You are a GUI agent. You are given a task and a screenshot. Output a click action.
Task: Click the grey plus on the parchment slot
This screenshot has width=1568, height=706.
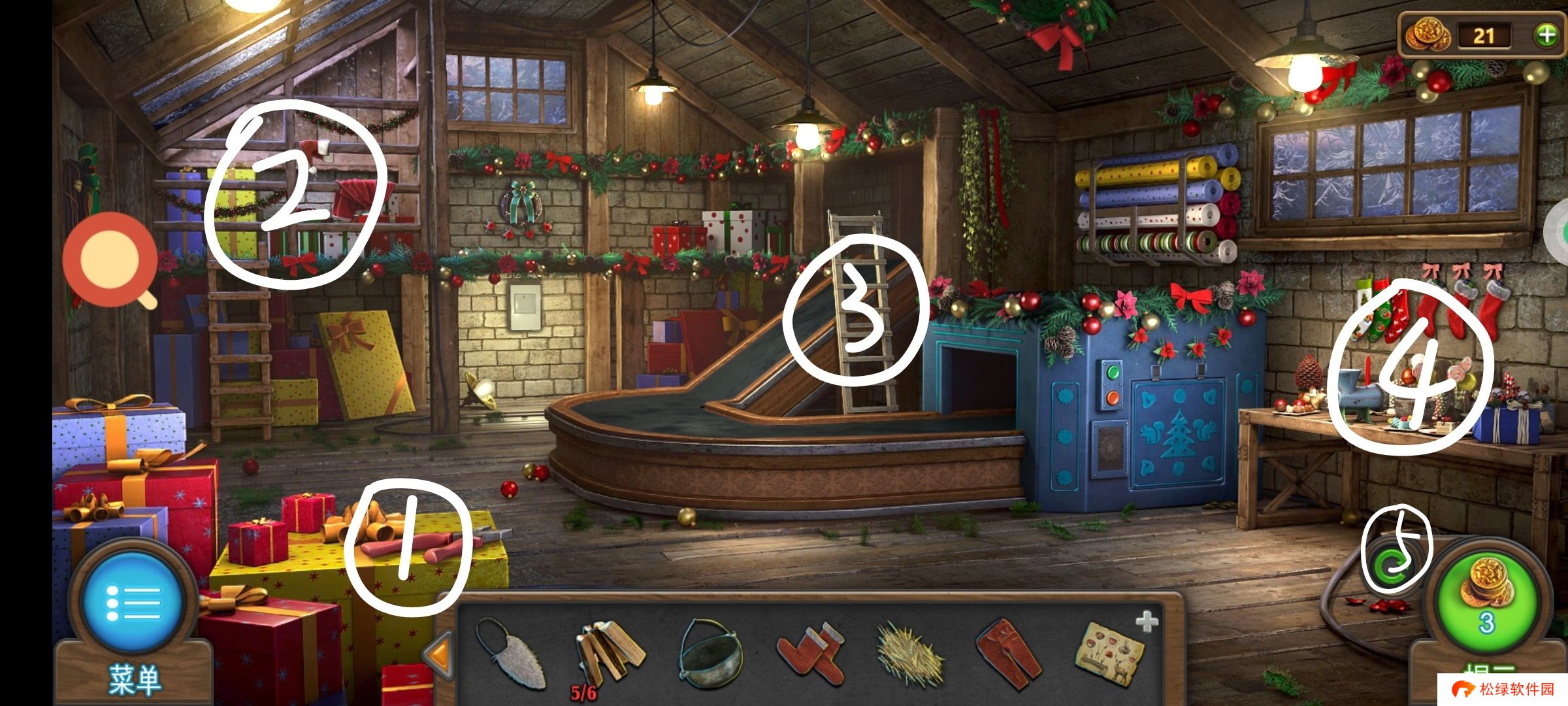click(1147, 622)
